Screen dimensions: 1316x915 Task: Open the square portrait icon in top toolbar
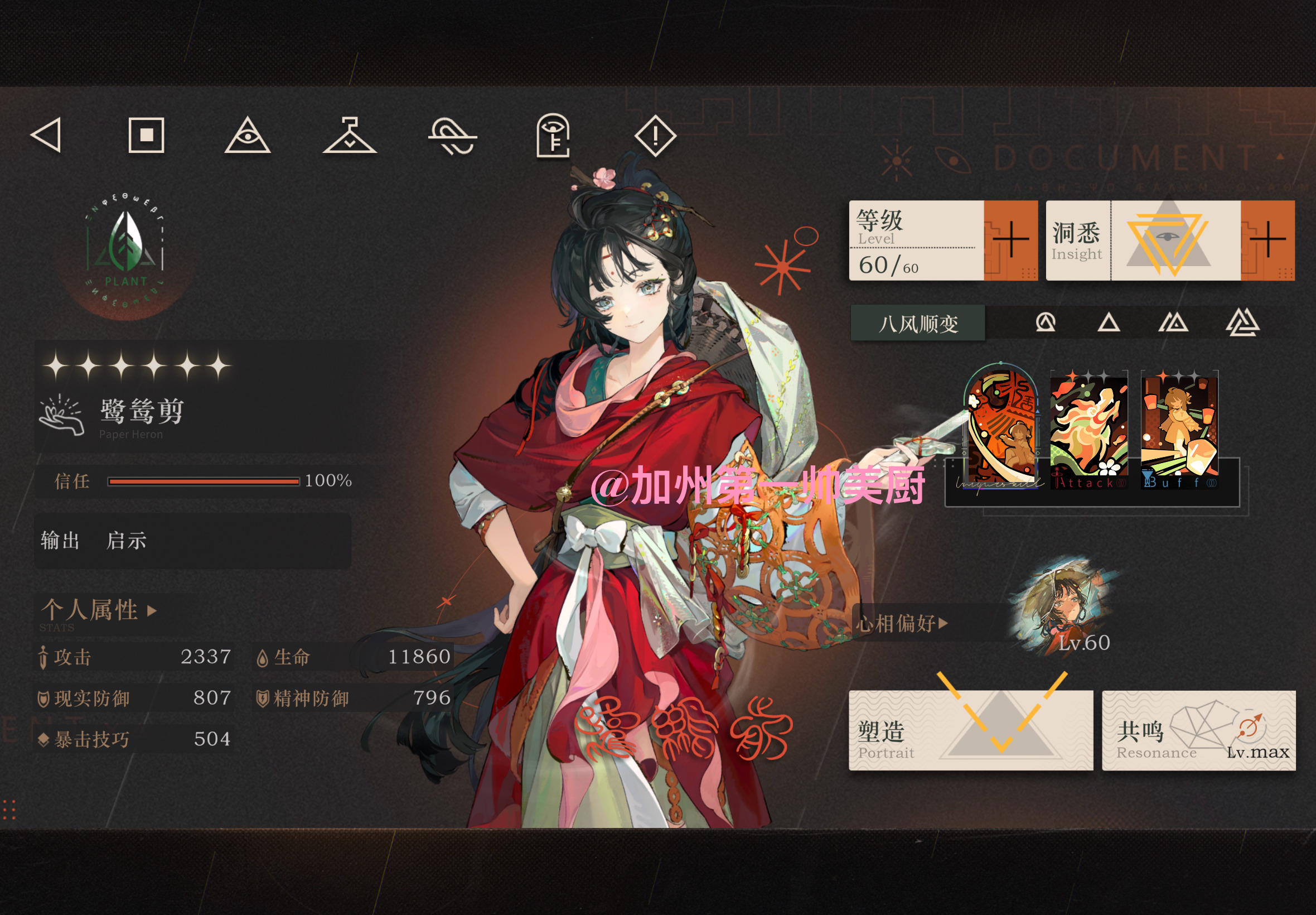(x=146, y=136)
